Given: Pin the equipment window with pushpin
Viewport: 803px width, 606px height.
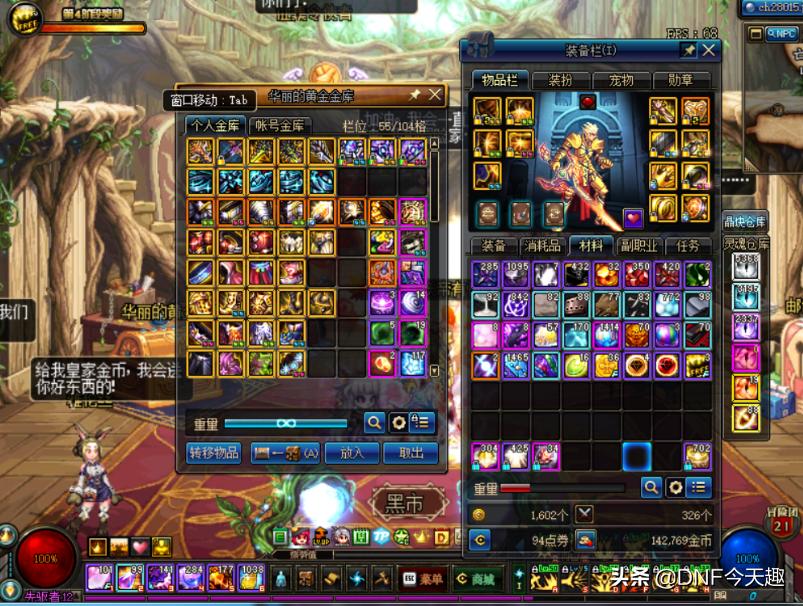Looking at the screenshot, I should click(688, 50).
